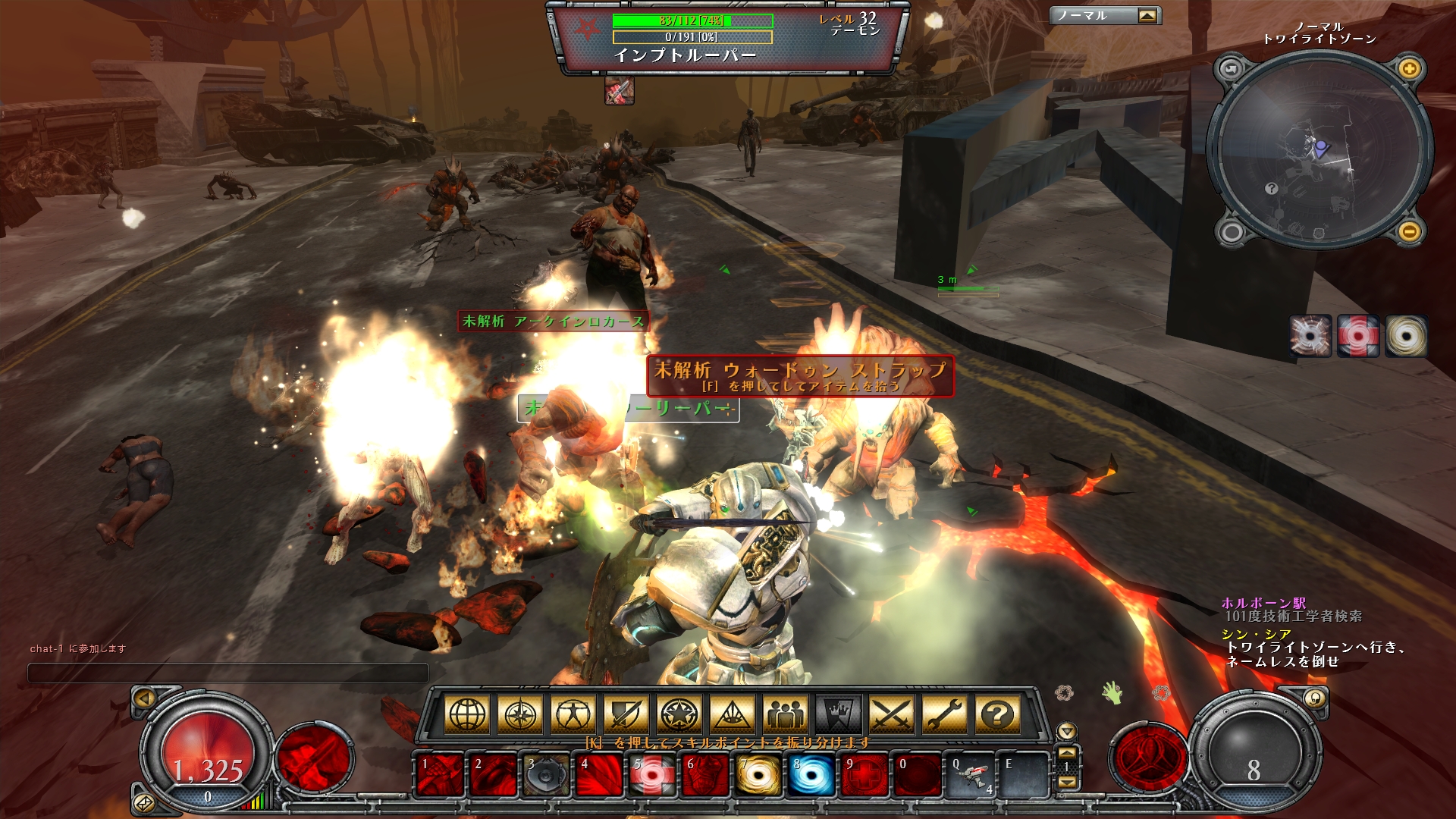Open the eye-in-triangle menu button
Screen dimensions: 1456x819
coord(733,714)
